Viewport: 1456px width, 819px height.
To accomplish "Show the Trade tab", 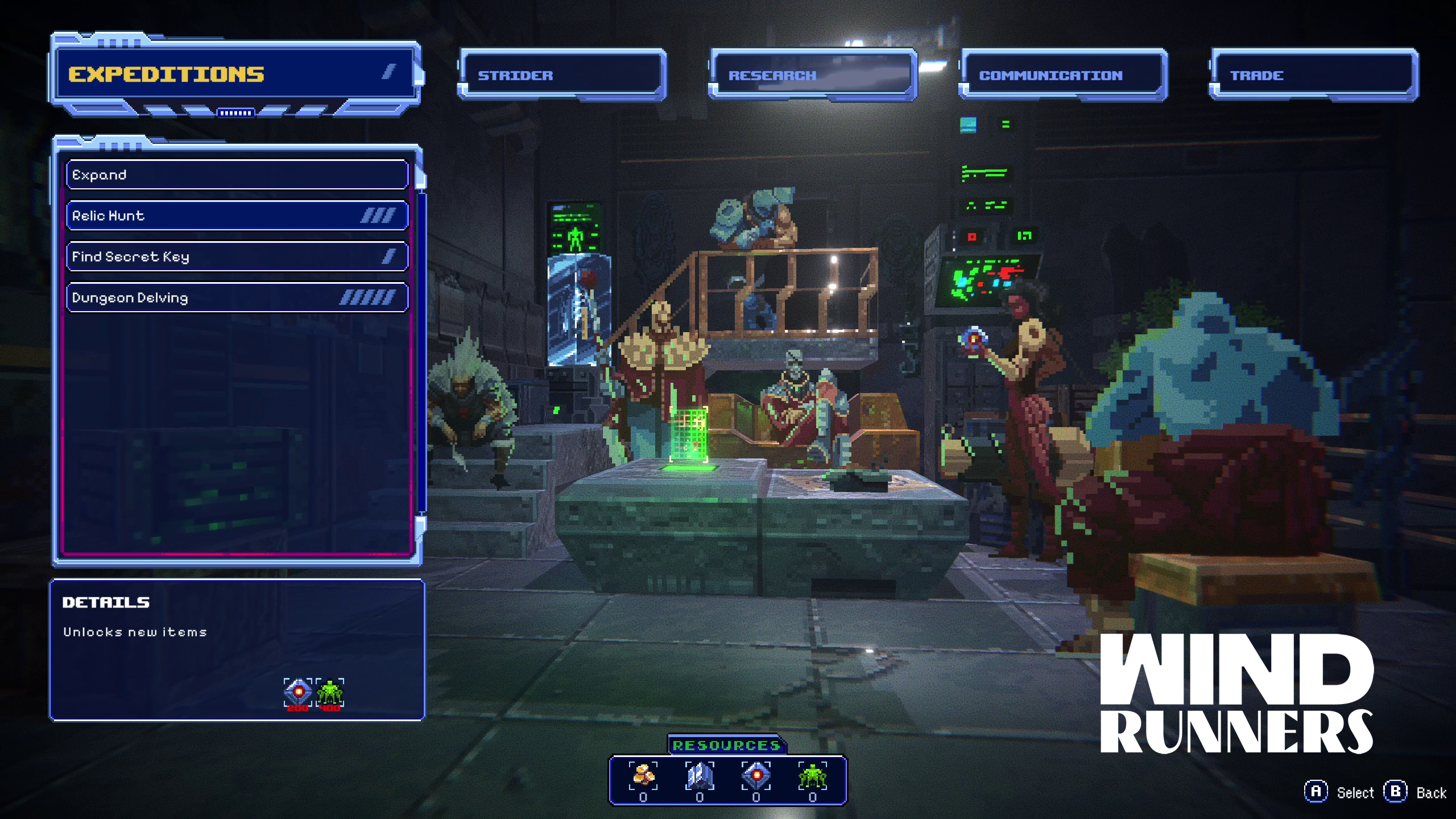I will coord(1313,75).
